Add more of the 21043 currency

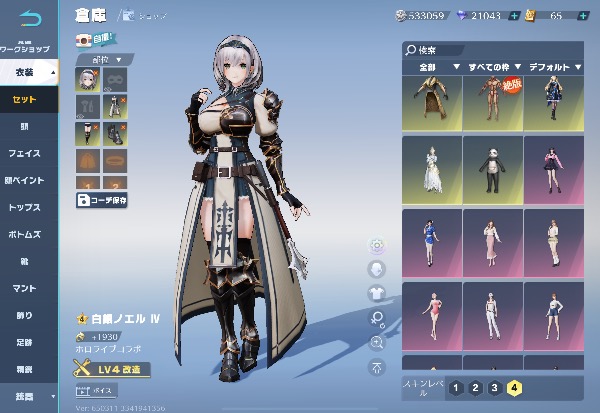514,16
